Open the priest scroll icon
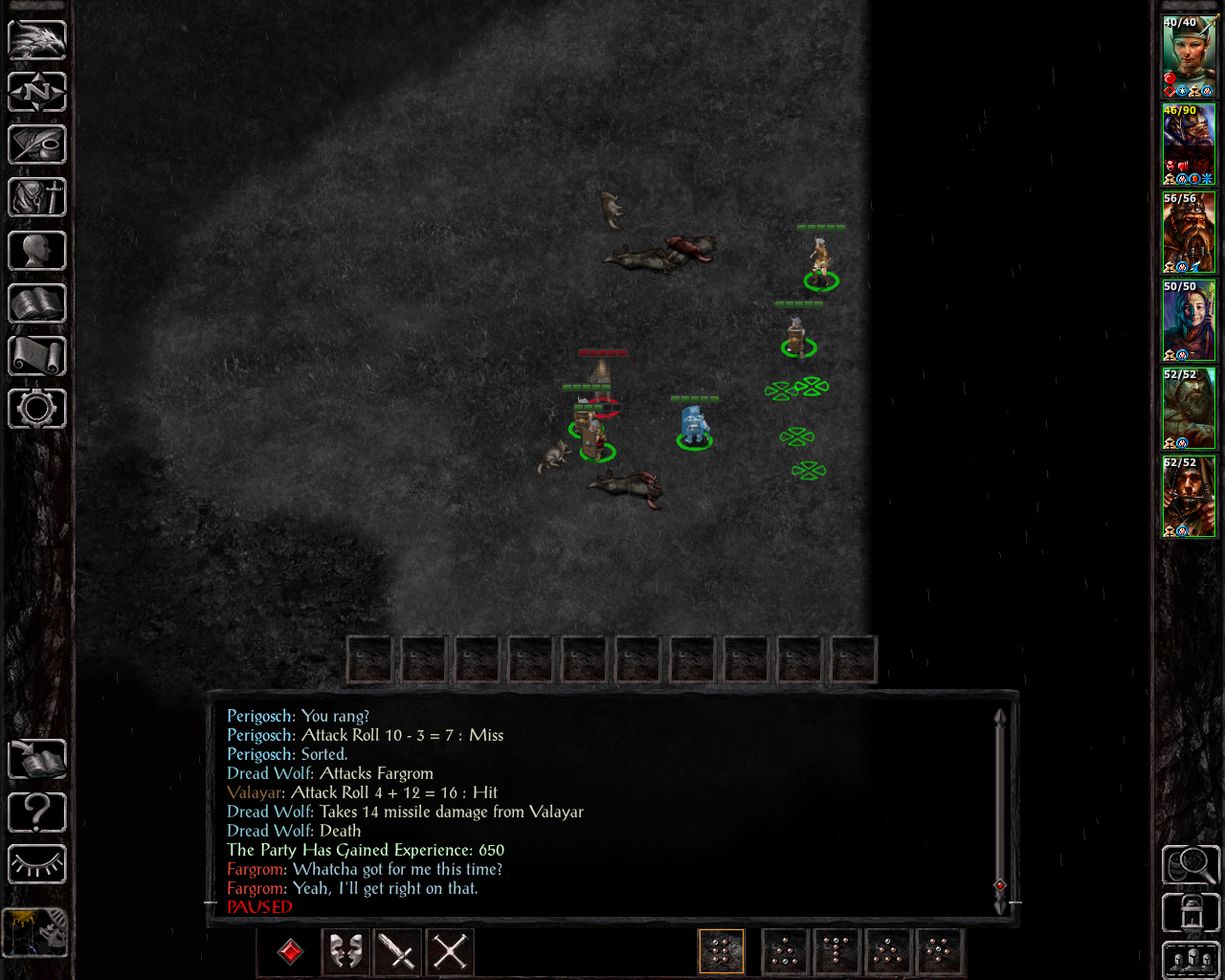The image size is (1225, 980). pos(37,356)
